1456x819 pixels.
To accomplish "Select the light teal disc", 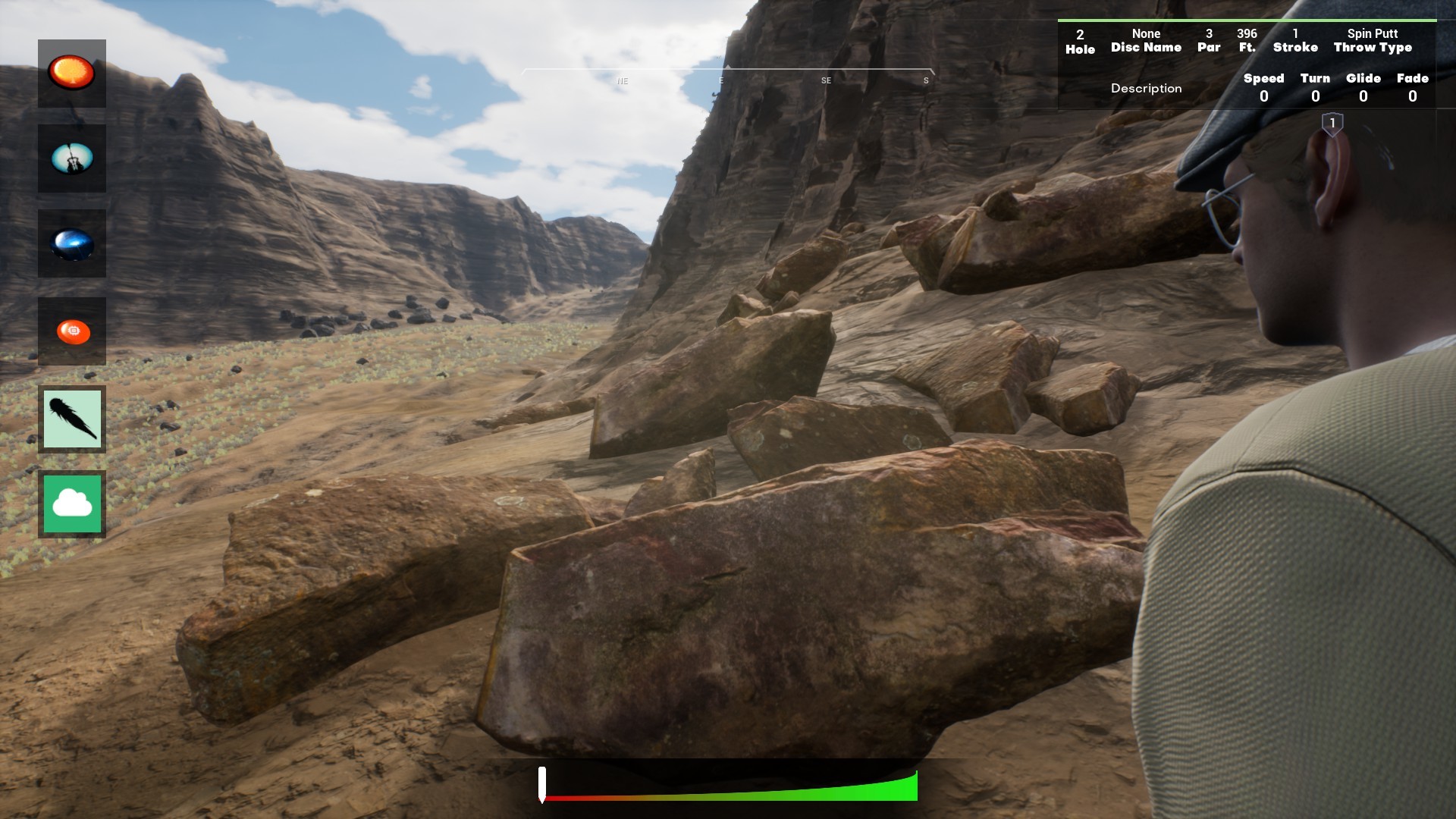I will [x=72, y=159].
